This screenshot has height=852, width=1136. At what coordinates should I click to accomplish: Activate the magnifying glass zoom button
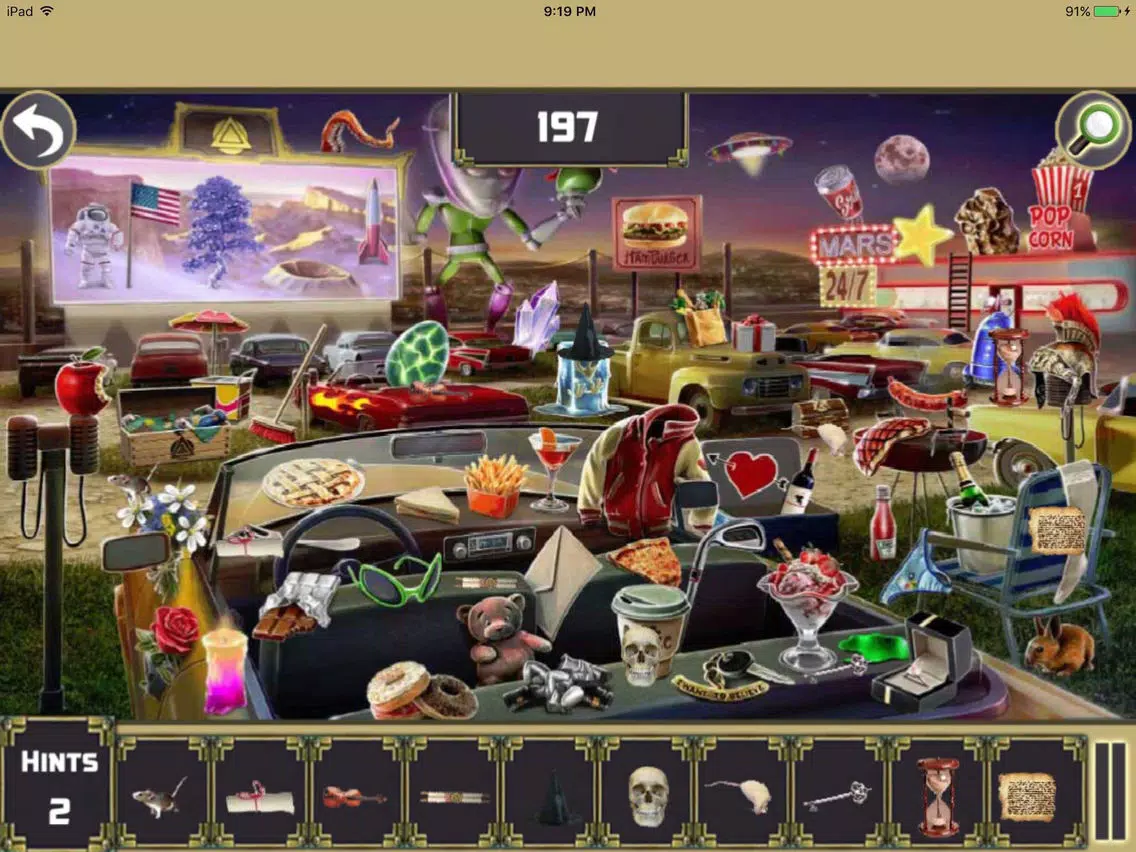(x=1095, y=131)
